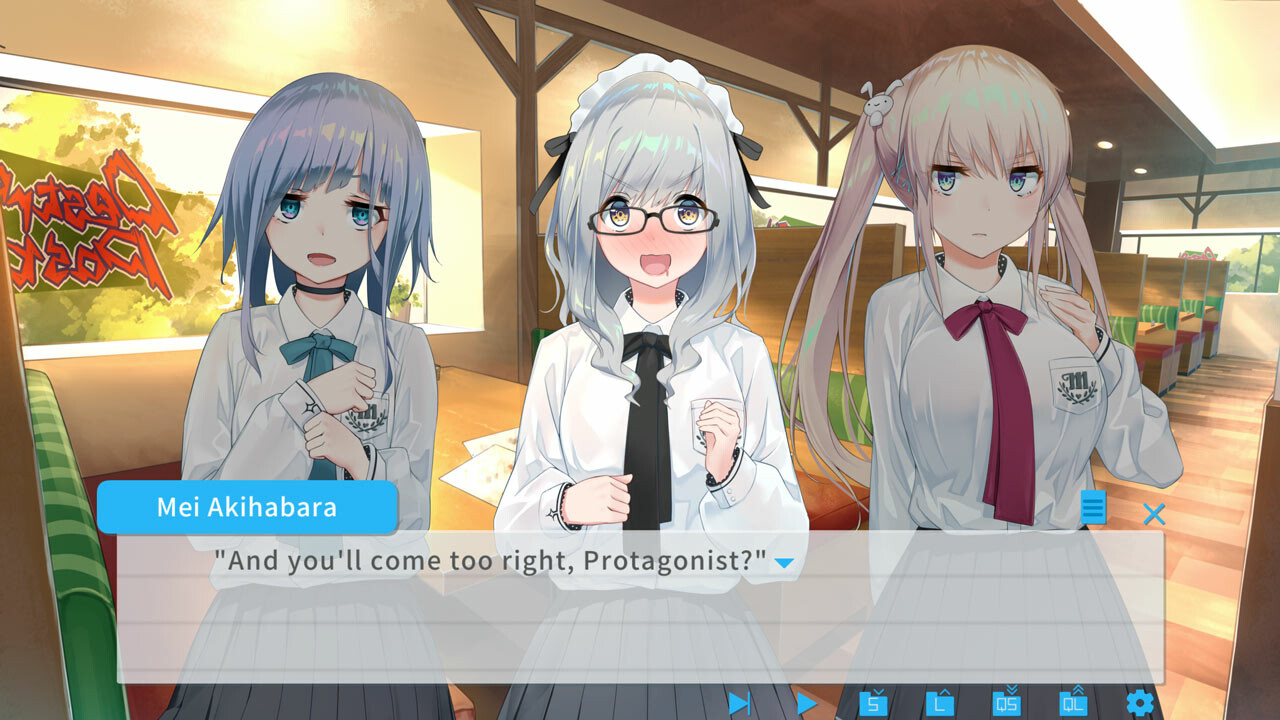Open the Save screen via the S icon
Image resolution: width=1280 pixels, height=720 pixels.
873,705
